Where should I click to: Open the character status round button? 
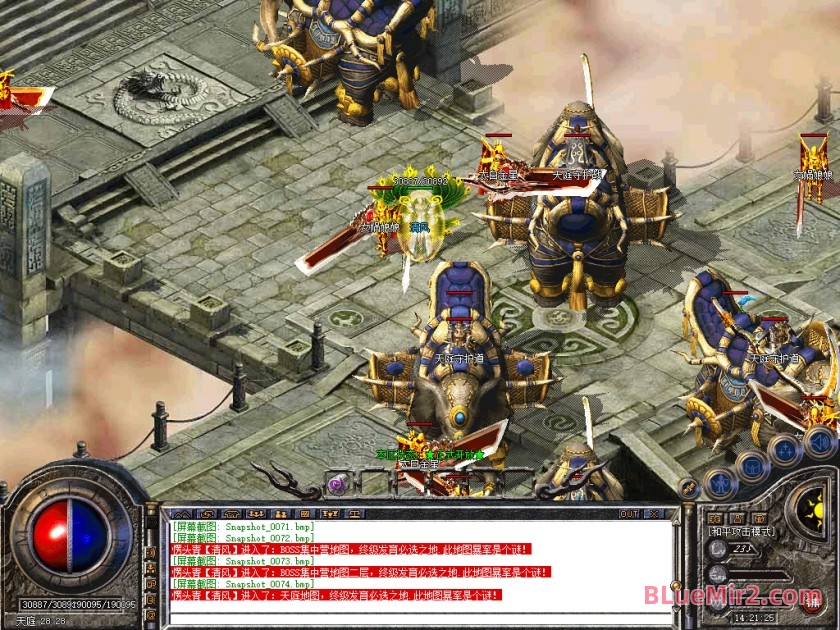click(x=721, y=484)
